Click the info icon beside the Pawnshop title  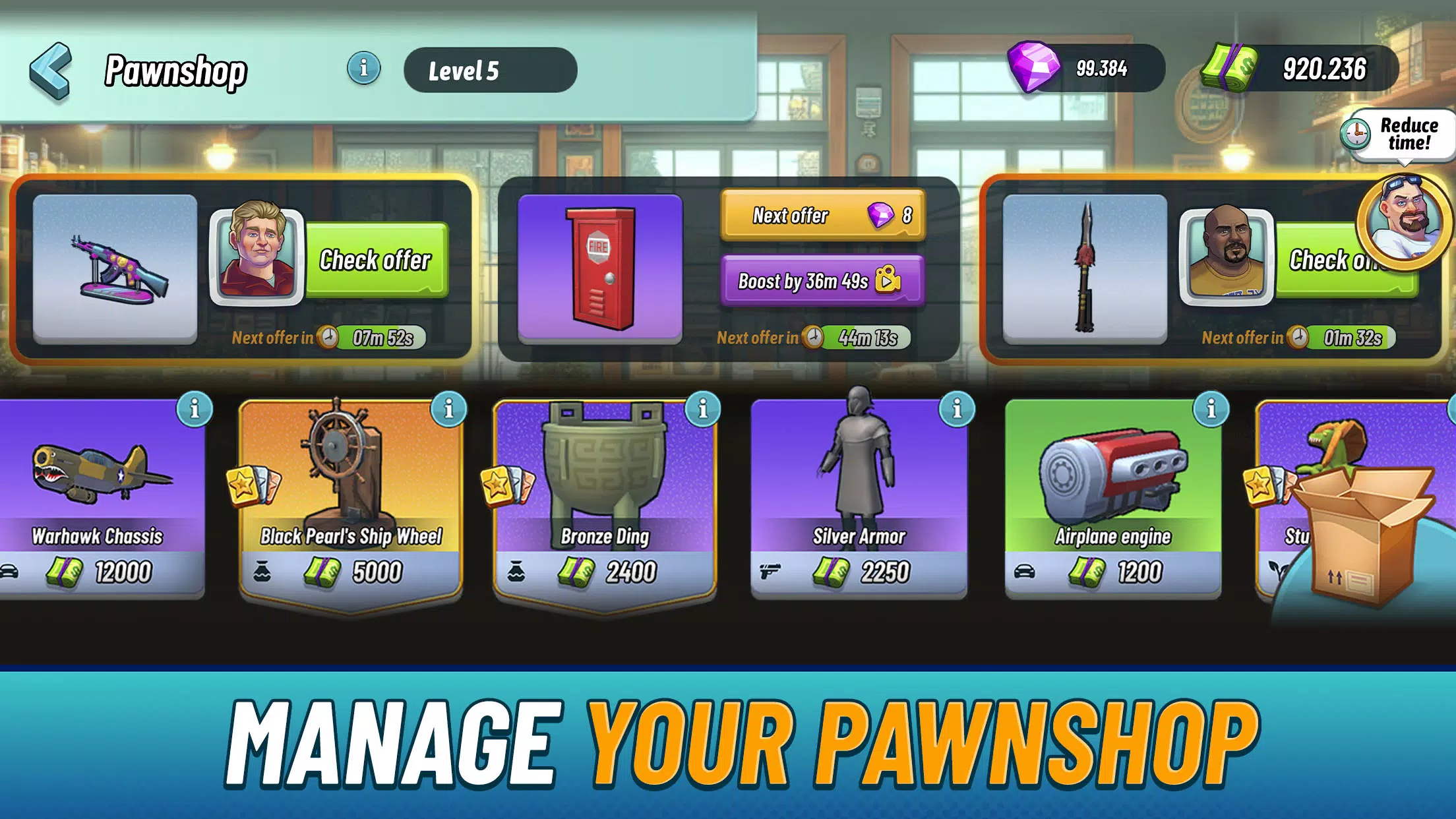[x=362, y=67]
